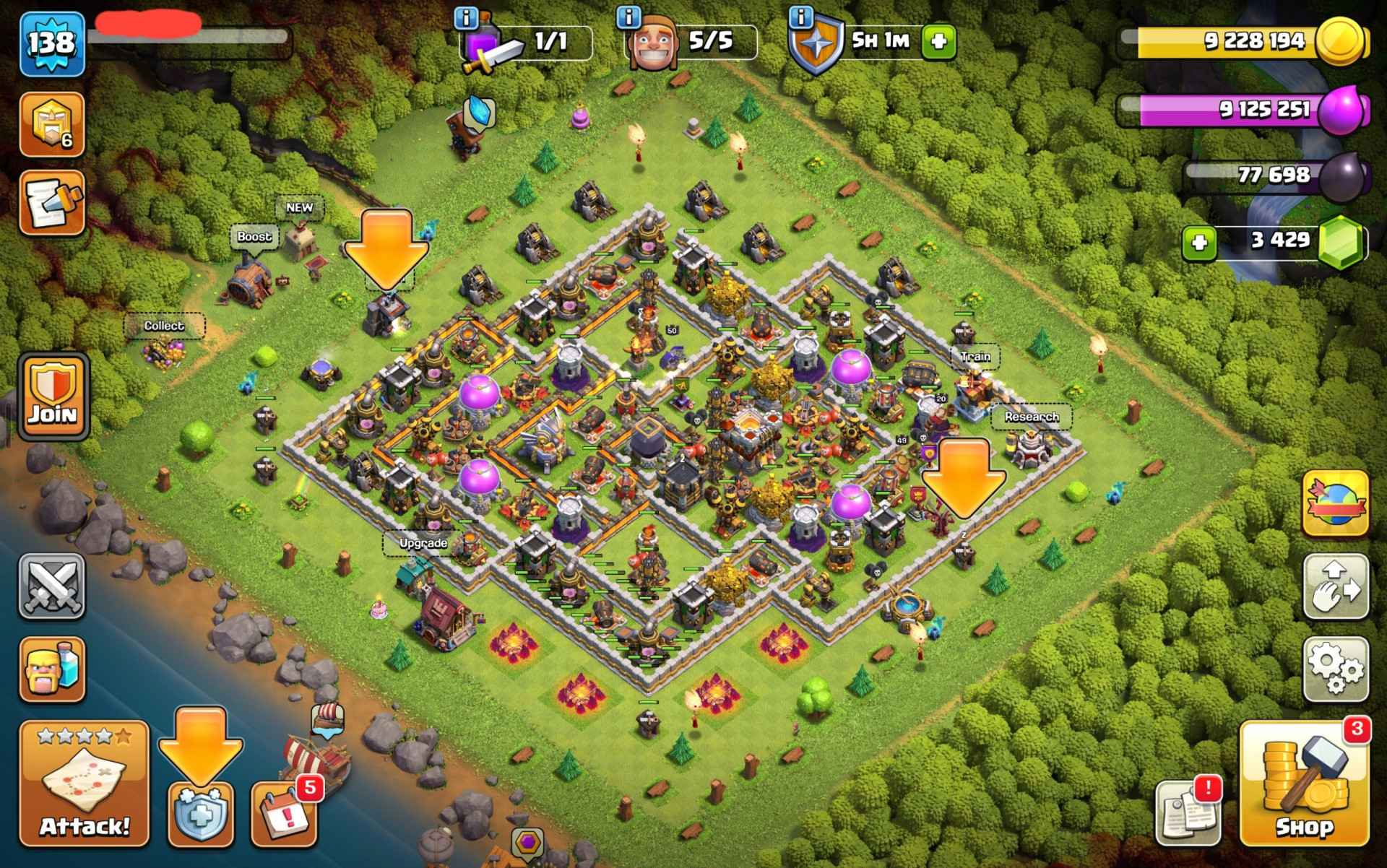
Task: Open the globe ribbon icon
Action: tap(1336, 503)
